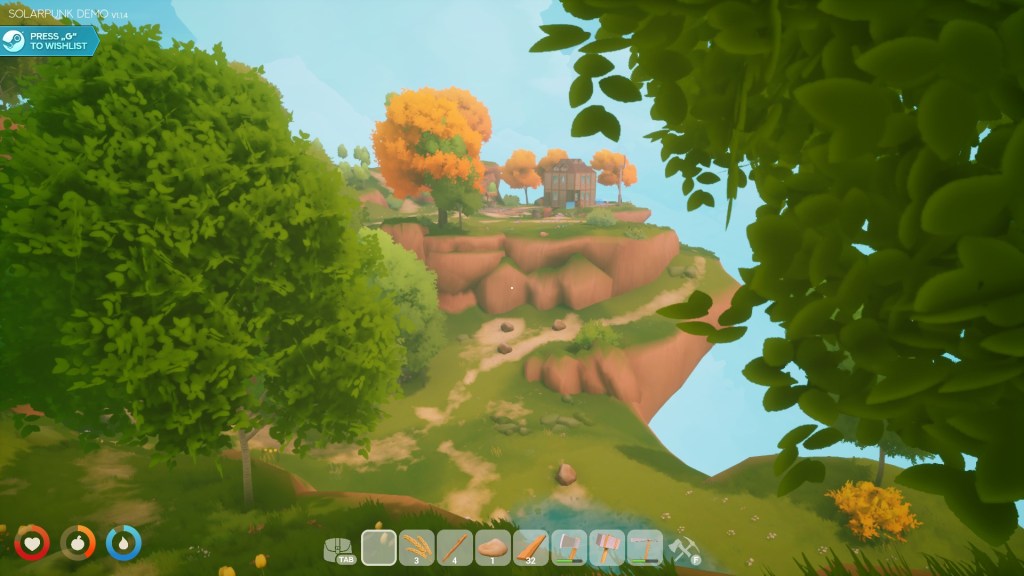This screenshot has height=576, width=1024.
Task: Pick the single stone hotbar slot
Action: tap(493, 547)
